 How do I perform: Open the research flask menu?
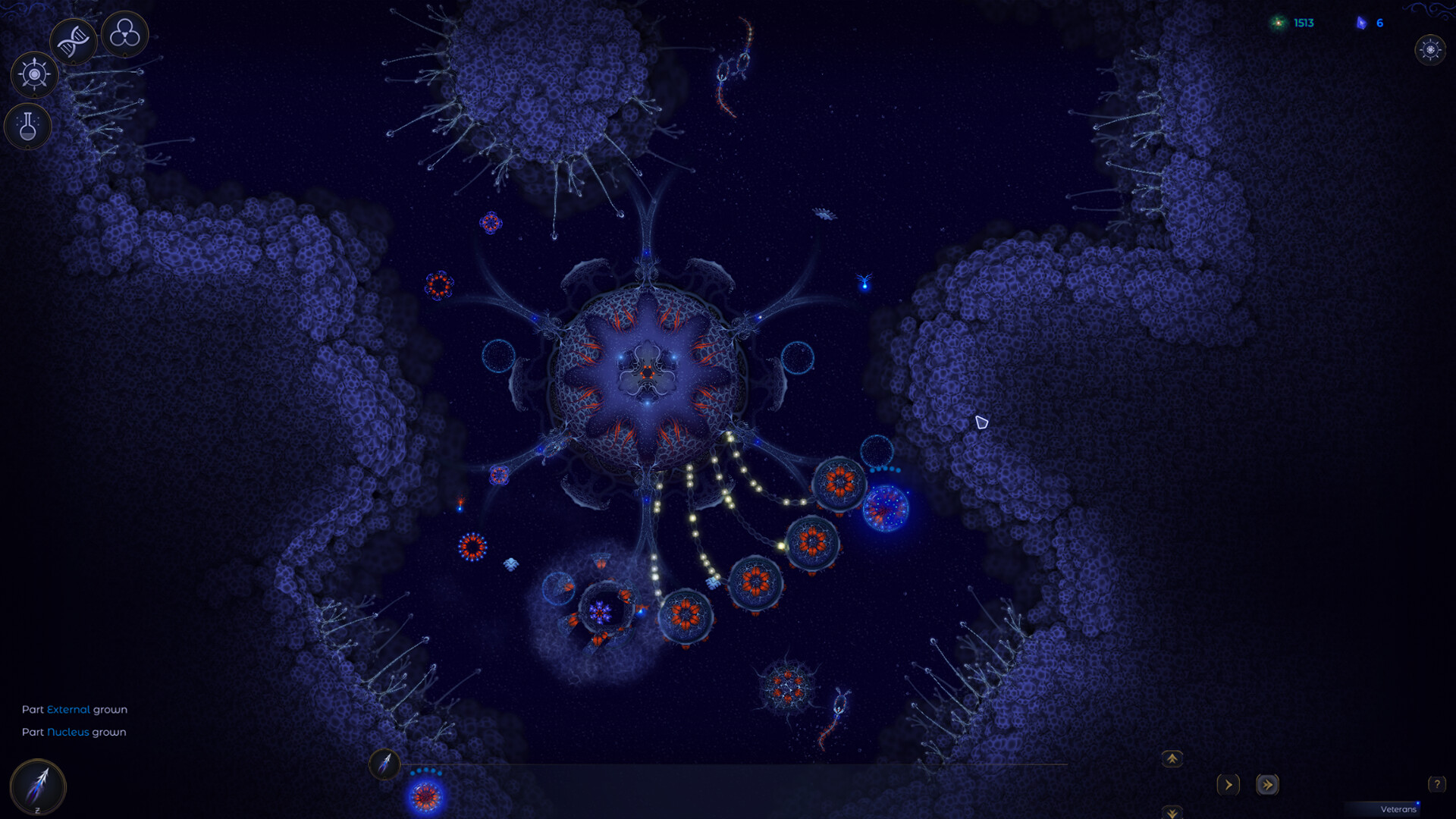28,127
